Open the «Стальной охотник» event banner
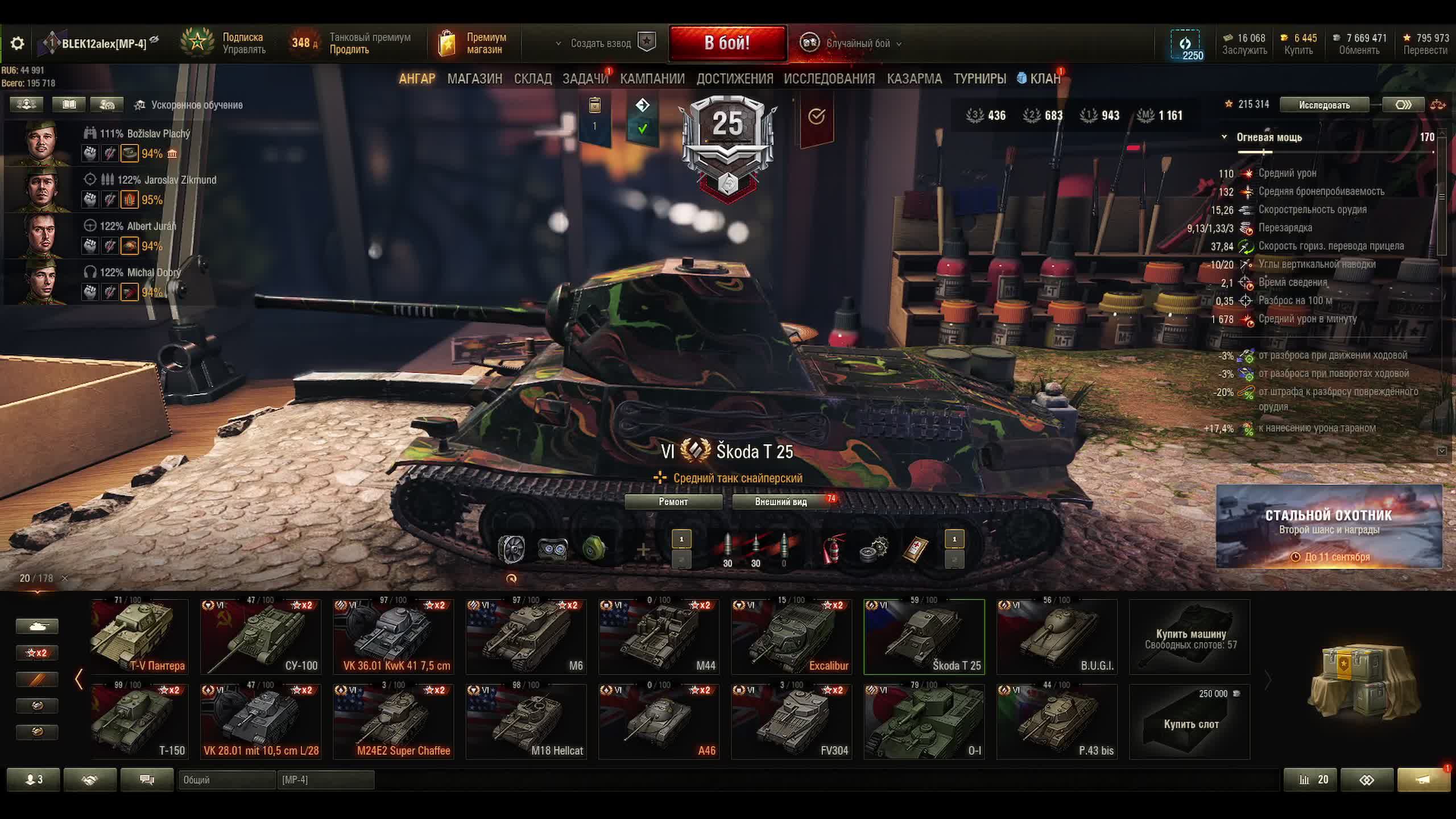The height and width of the screenshot is (819, 1456). click(1329, 526)
